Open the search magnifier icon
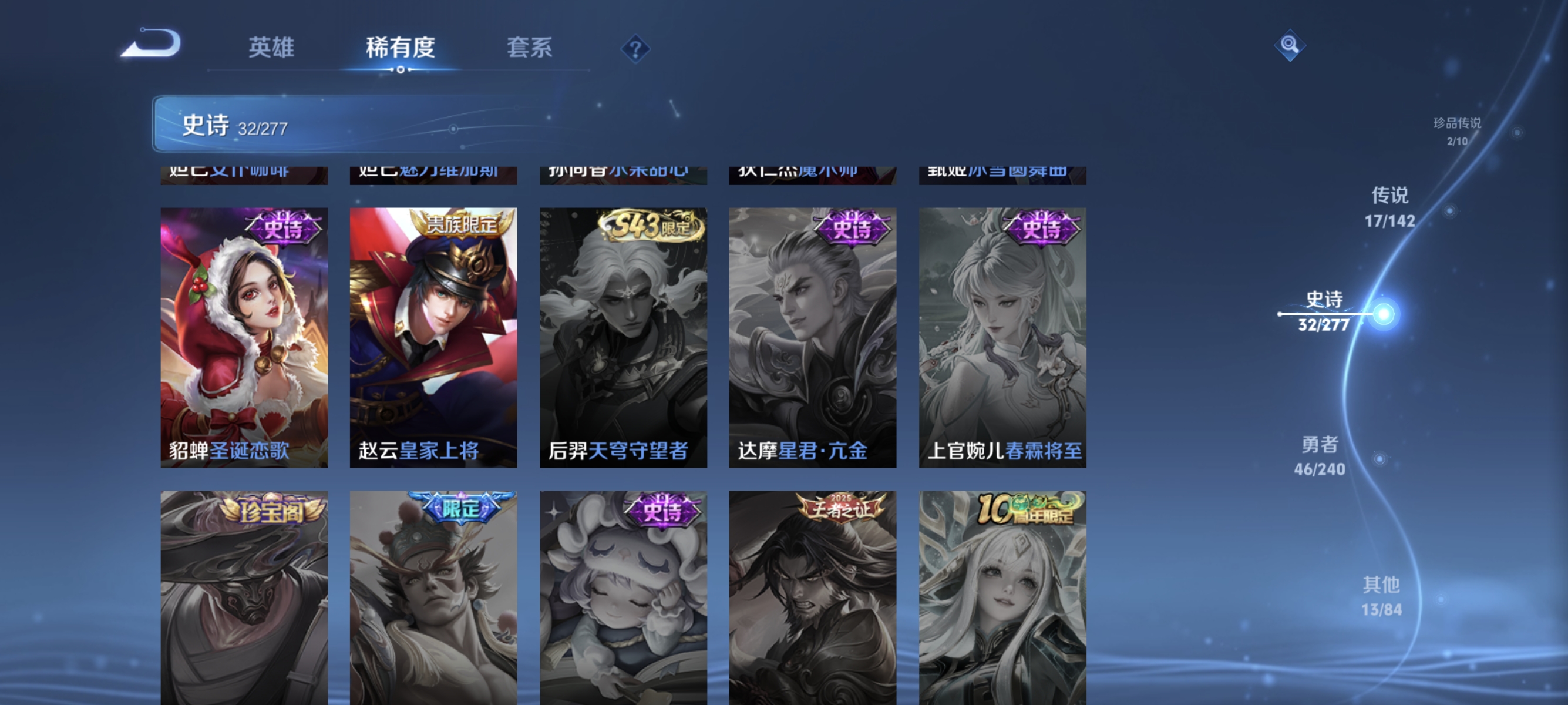 1290,46
